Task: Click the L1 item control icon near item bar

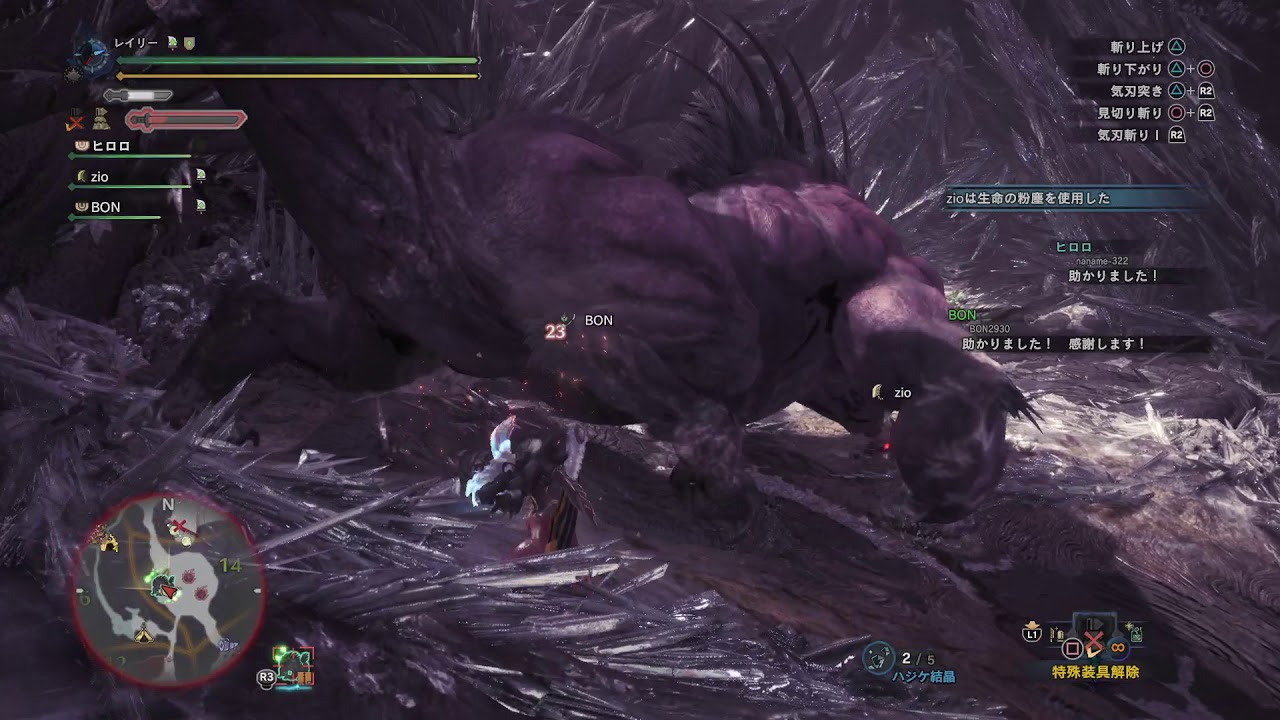Action: [1032, 634]
